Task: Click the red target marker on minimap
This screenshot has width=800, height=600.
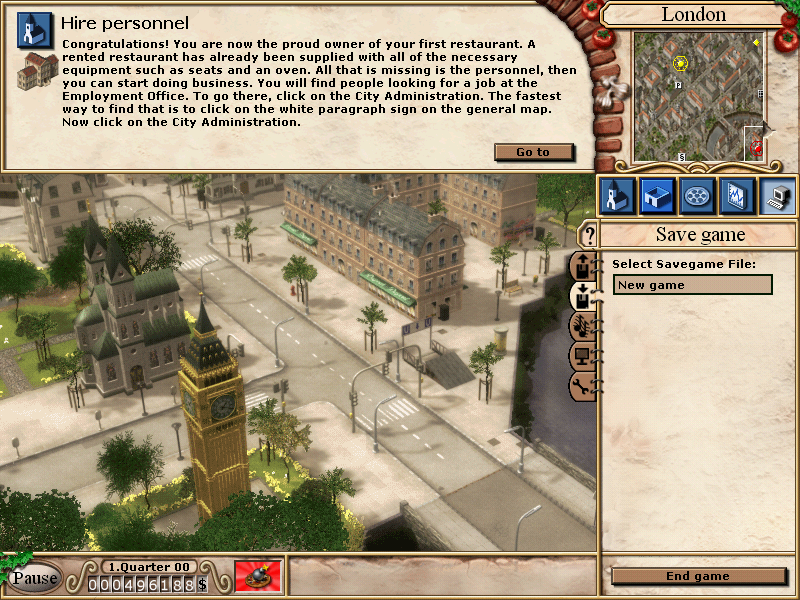Action: click(757, 148)
